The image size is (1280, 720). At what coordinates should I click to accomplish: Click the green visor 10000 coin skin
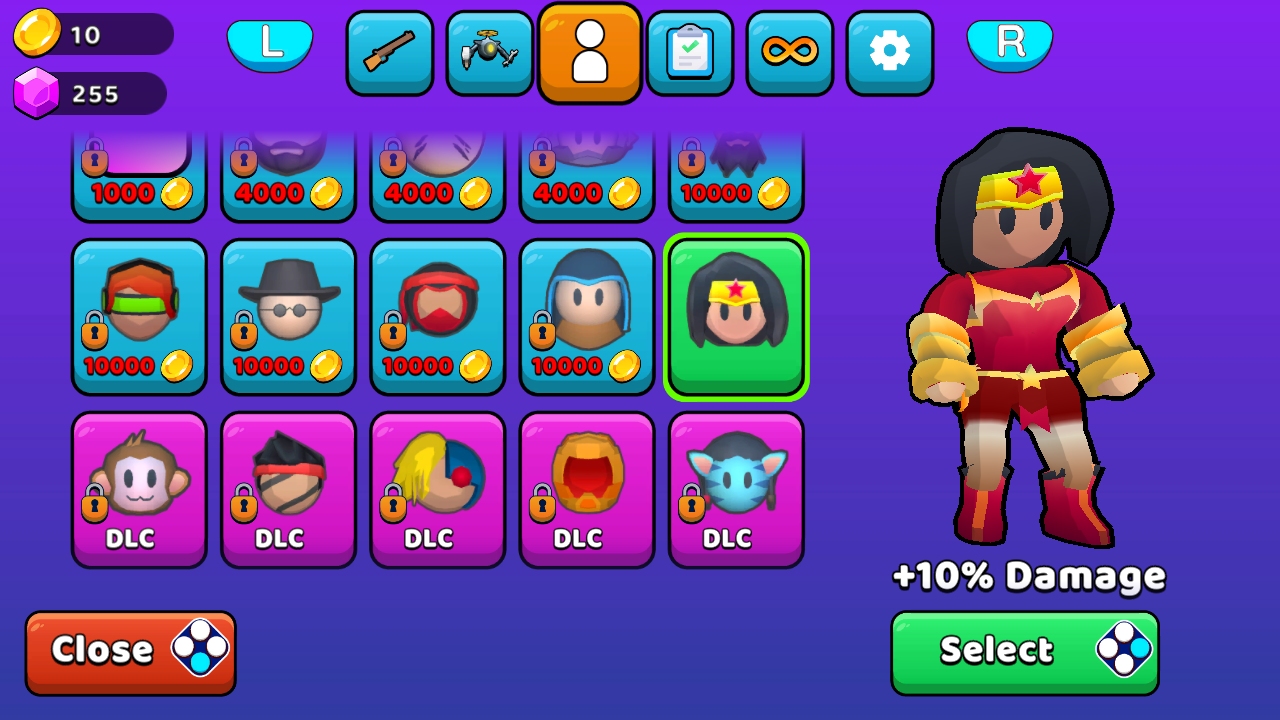[139, 317]
